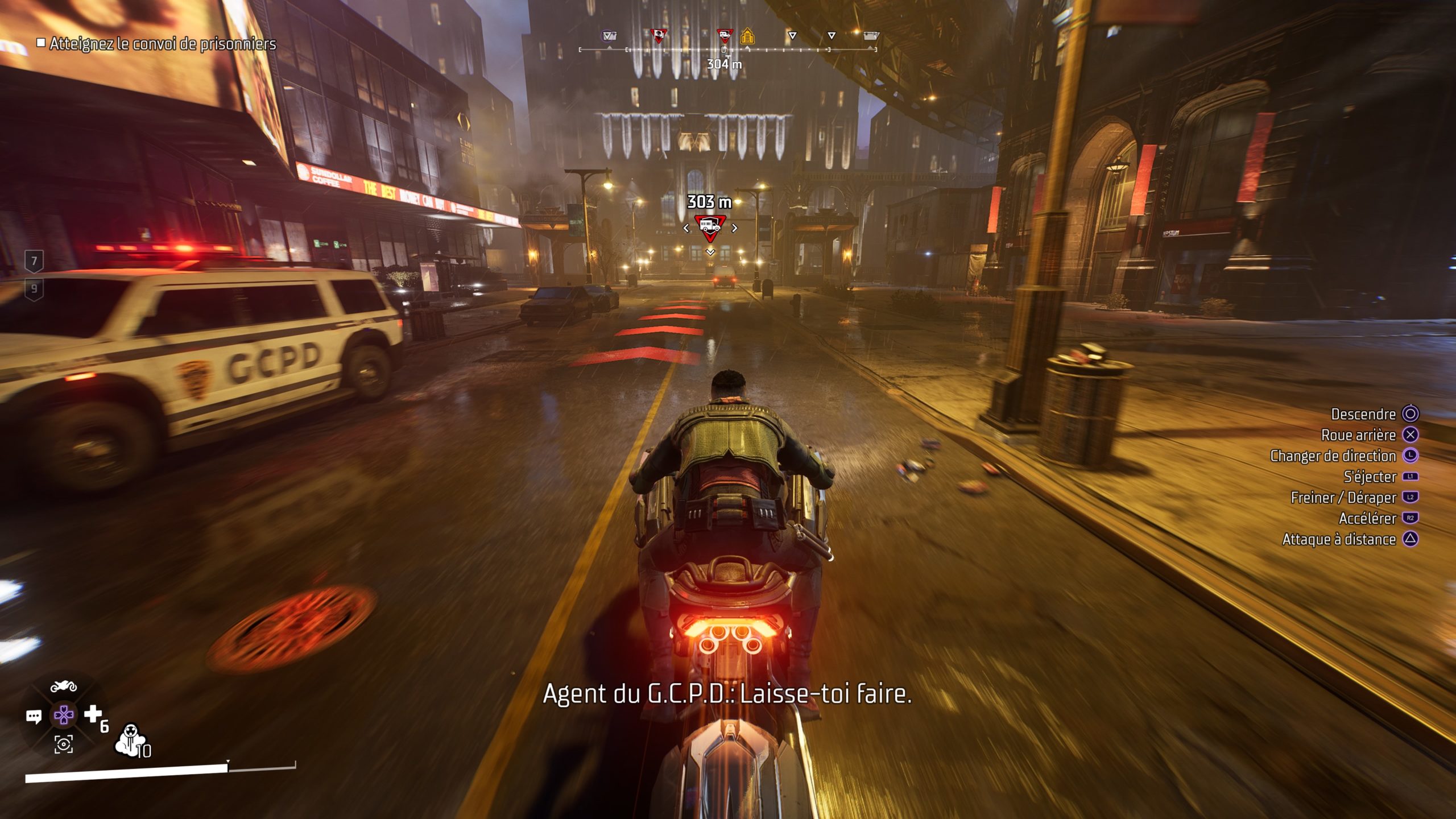Select the truck marker on the compass
The image size is (1456, 819).
(x=725, y=36)
